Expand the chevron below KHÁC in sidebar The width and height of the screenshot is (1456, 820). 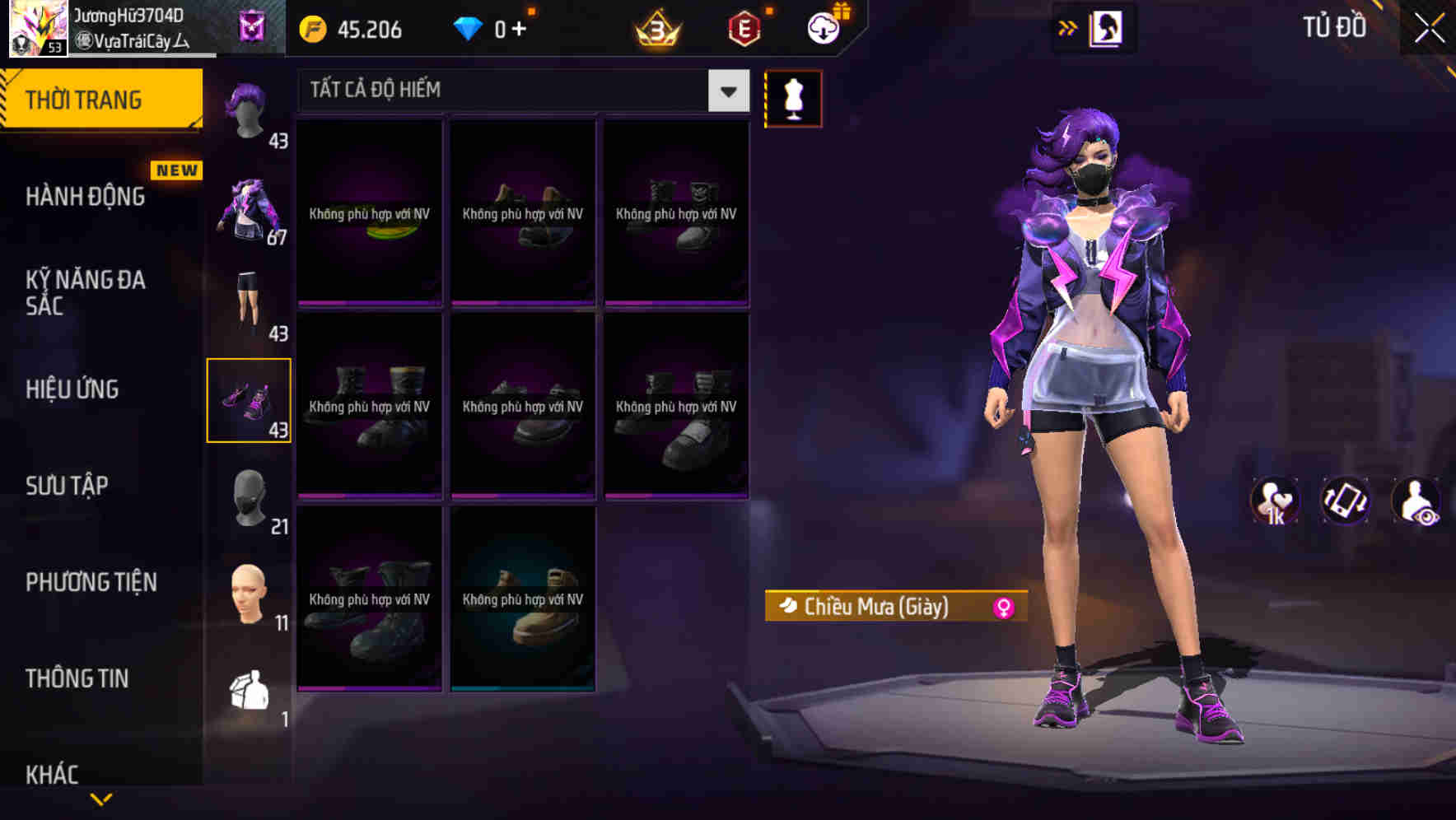pos(101,799)
